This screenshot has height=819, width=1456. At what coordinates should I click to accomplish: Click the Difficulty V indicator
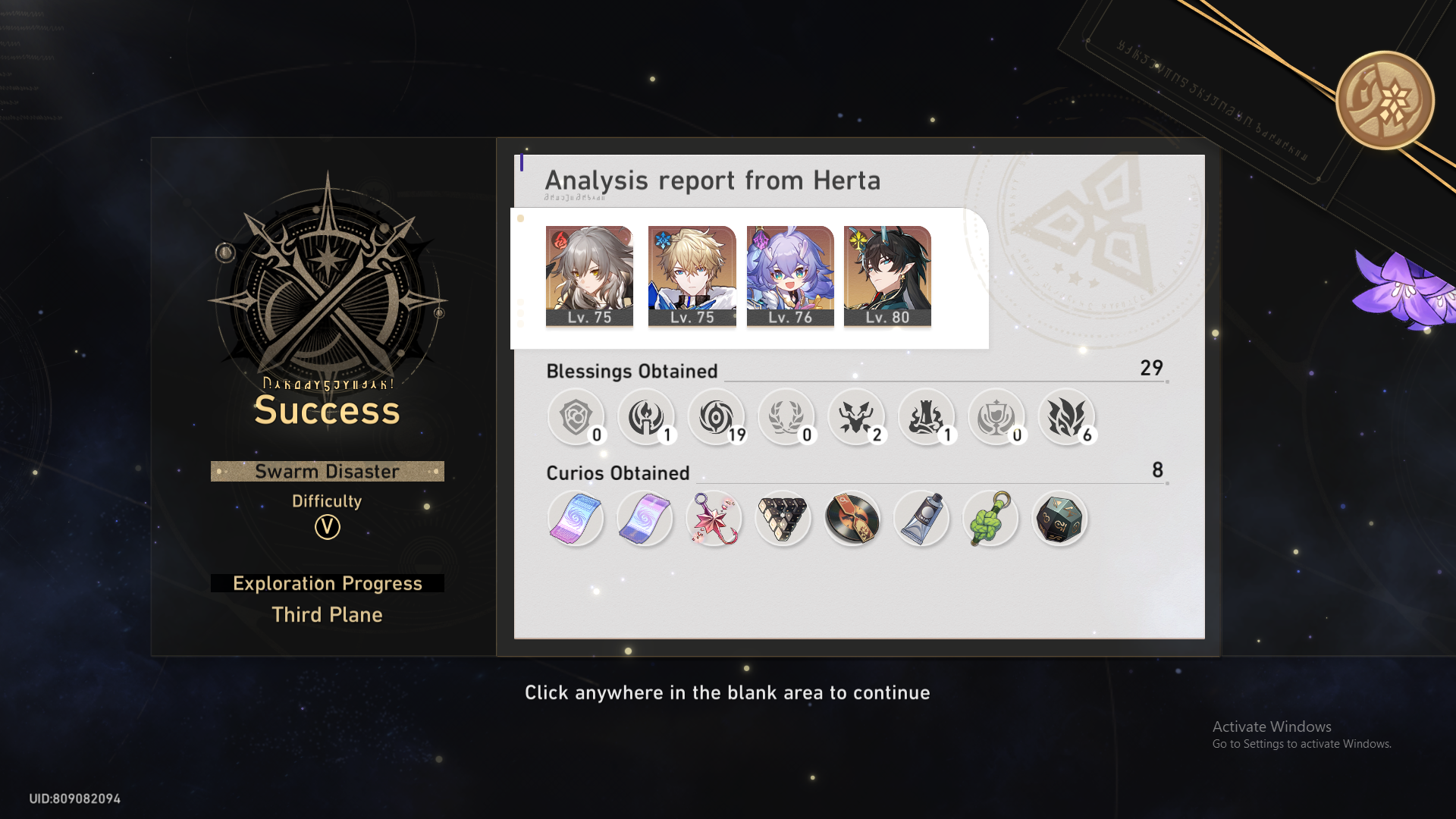[x=327, y=529]
